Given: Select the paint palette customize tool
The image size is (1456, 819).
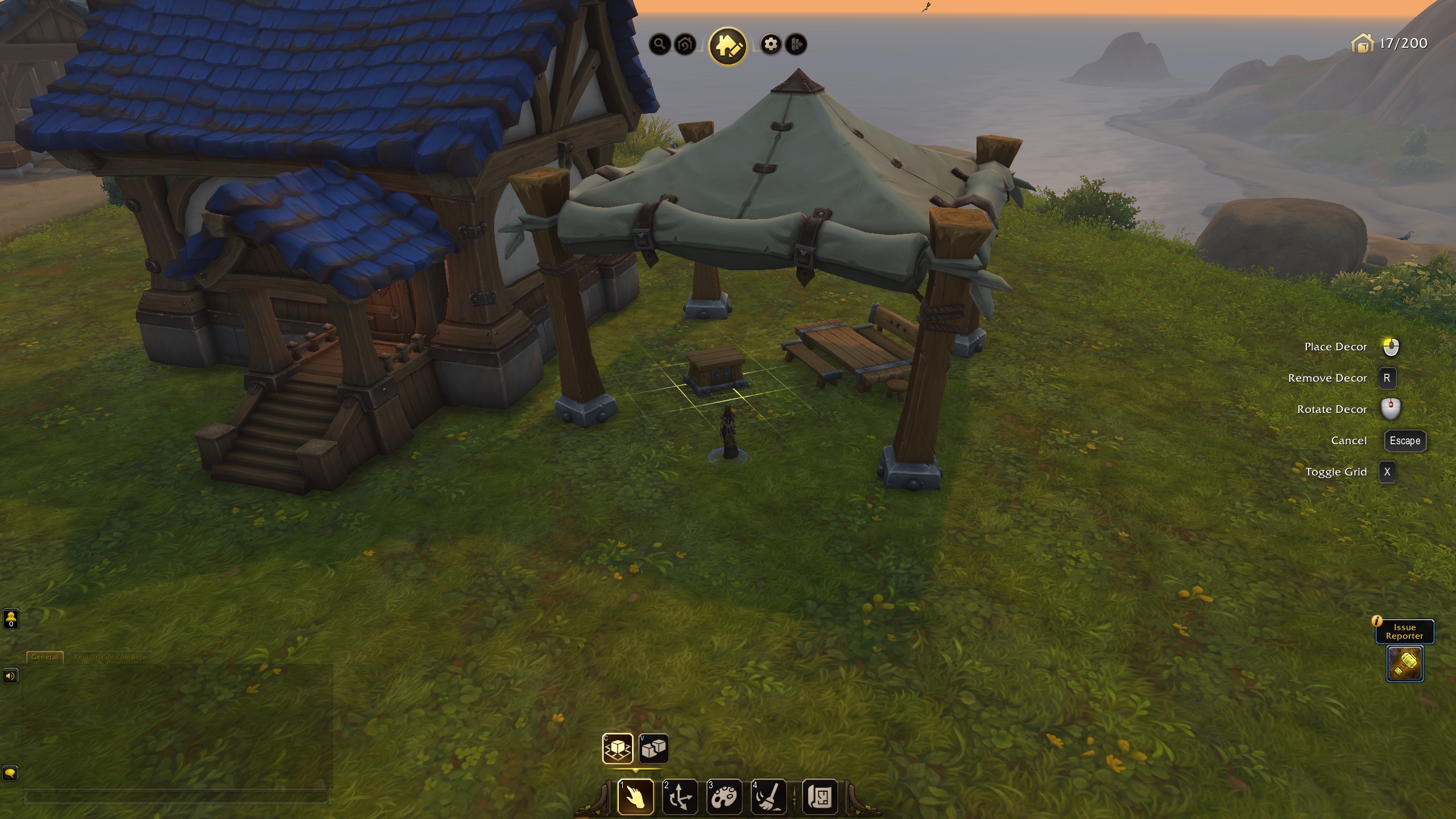Looking at the screenshot, I should pos(725,796).
